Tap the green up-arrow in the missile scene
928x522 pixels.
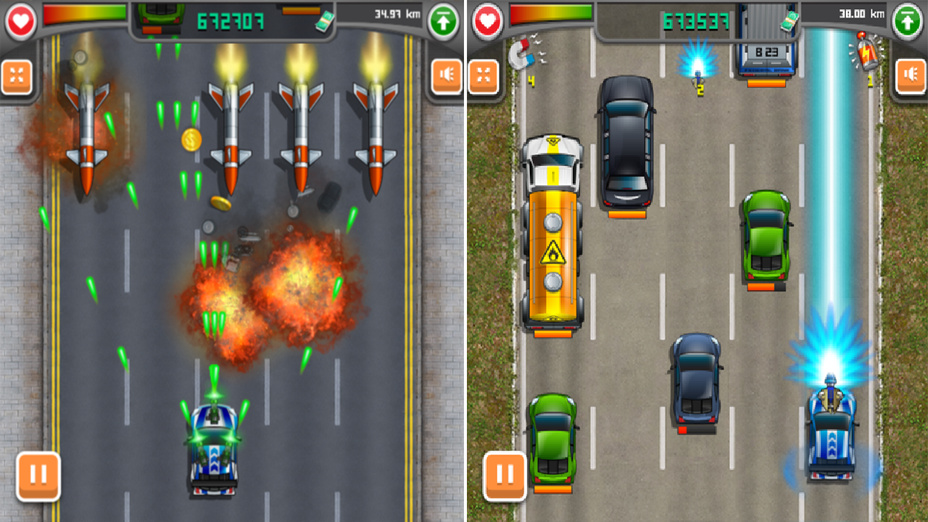coord(443,21)
